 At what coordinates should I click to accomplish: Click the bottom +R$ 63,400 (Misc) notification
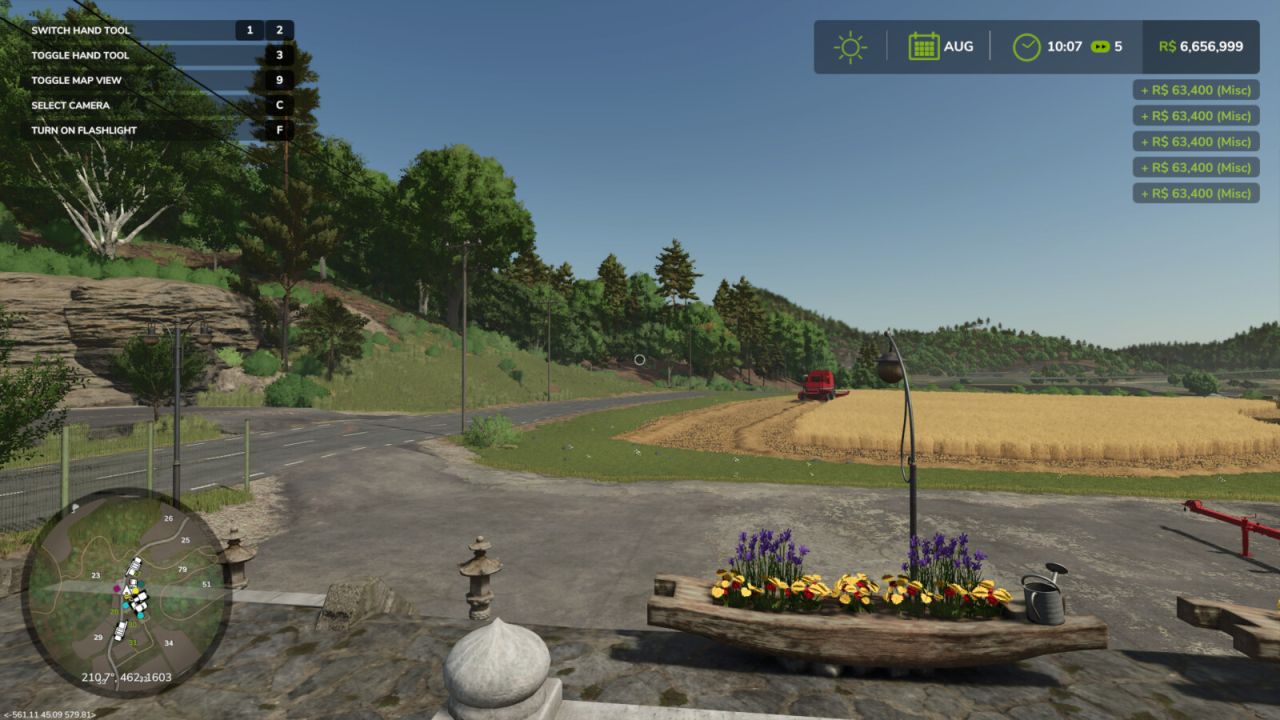[x=1195, y=193]
